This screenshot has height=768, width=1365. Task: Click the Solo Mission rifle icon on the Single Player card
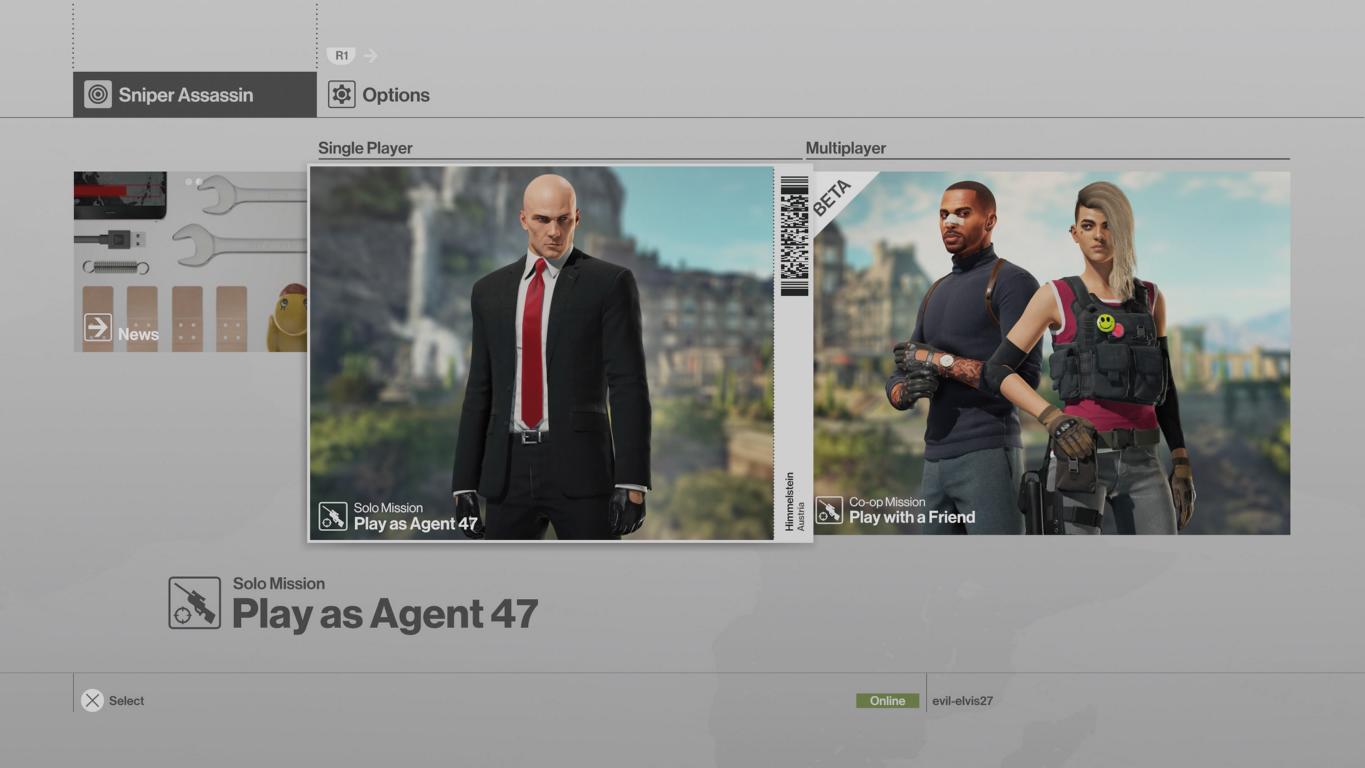(331, 514)
